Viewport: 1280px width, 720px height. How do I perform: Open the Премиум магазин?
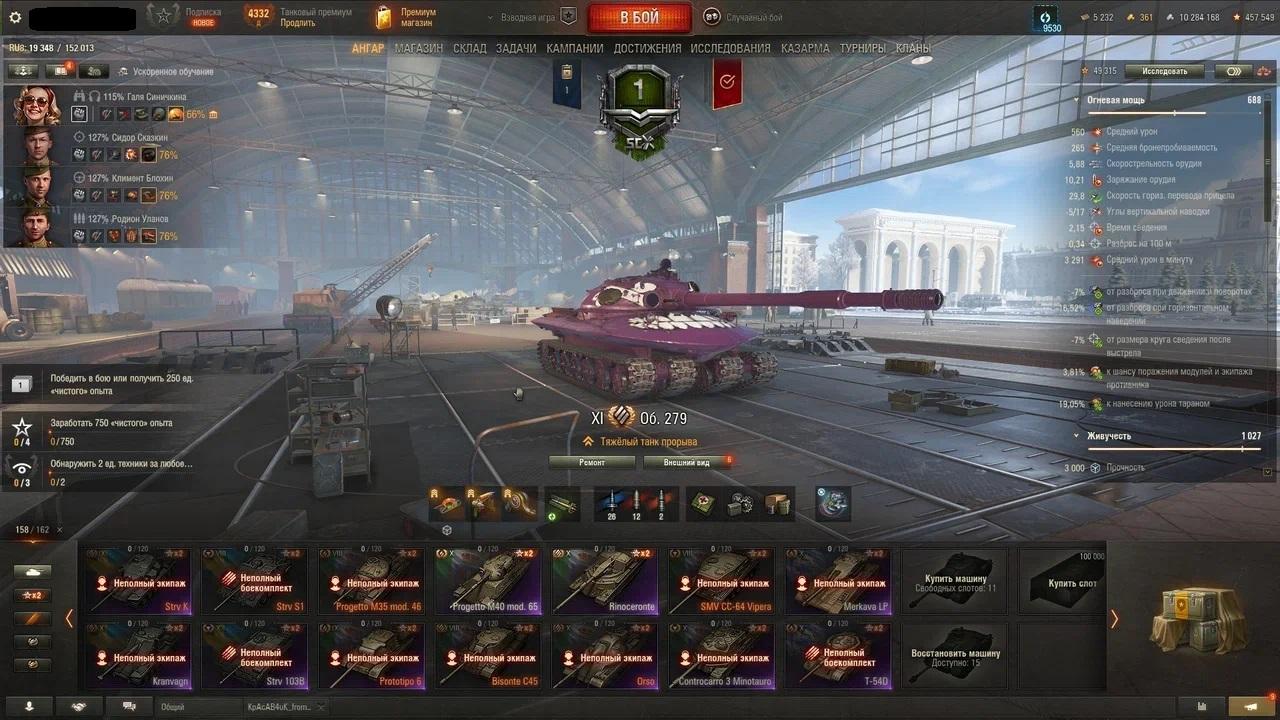pyautogui.click(x=406, y=17)
